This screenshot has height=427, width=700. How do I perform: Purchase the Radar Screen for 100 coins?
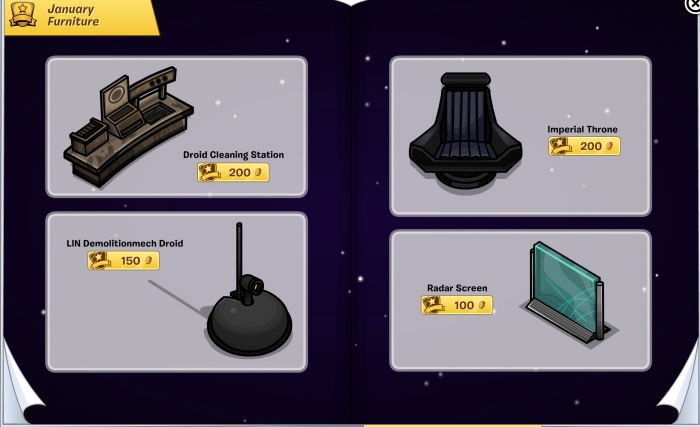[457, 305]
